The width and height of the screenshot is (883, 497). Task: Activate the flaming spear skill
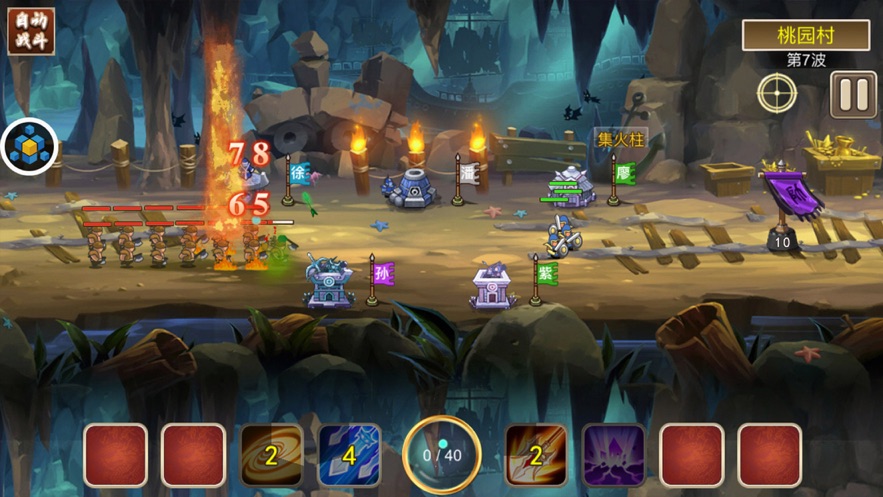click(535, 456)
